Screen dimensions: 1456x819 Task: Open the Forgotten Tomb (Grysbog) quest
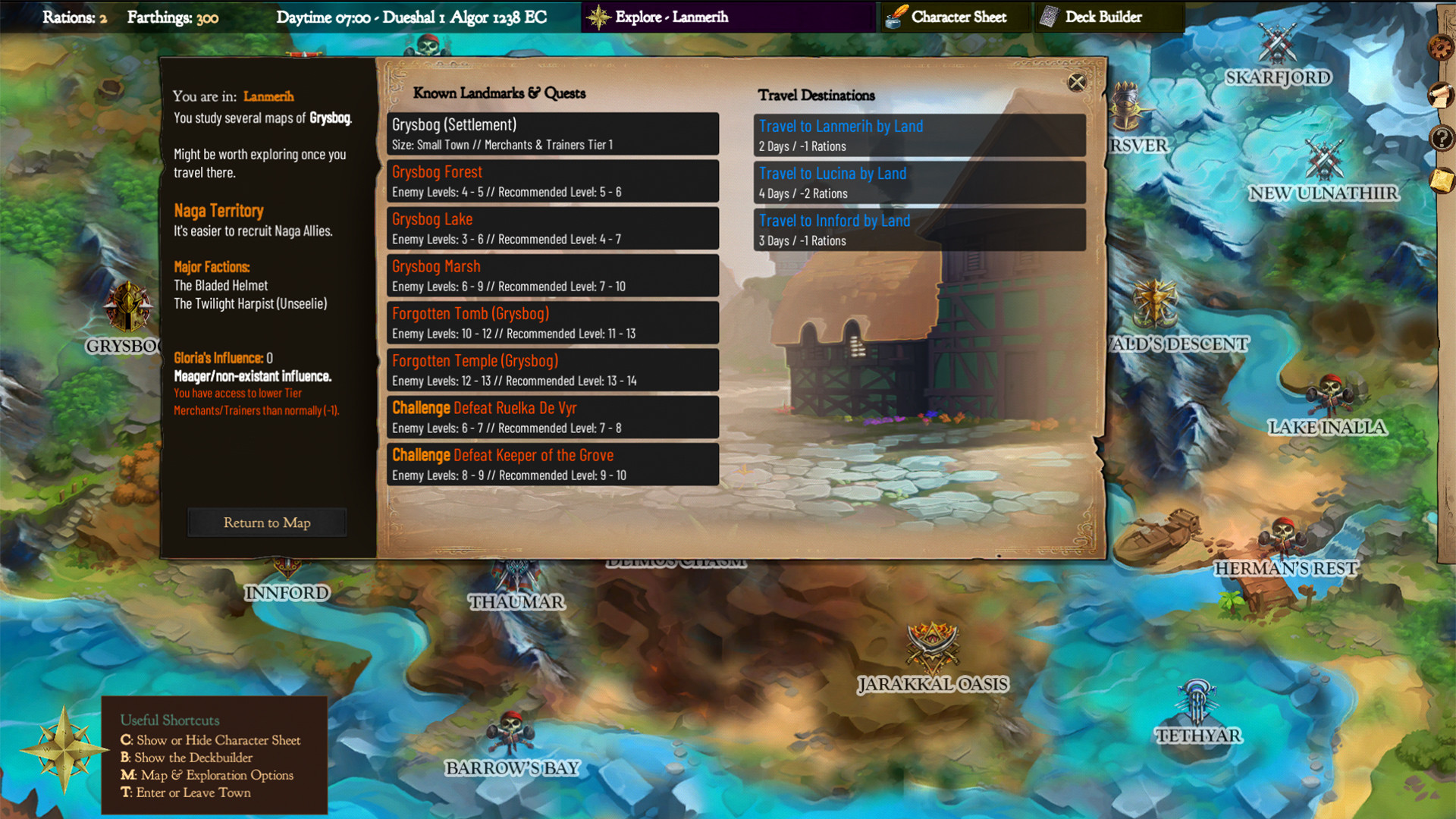point(552,323)
